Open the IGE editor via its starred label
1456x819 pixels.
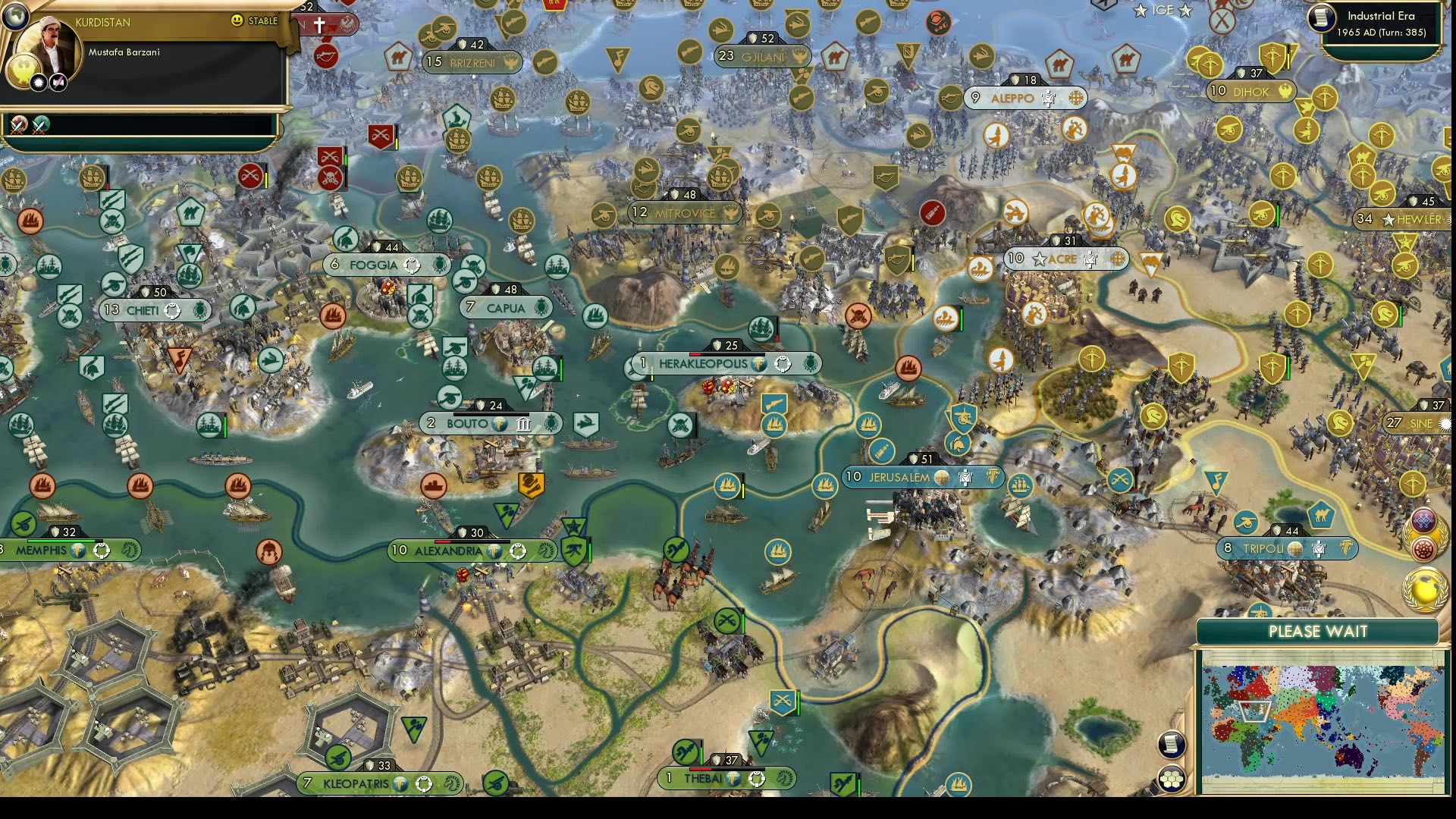1163,11
